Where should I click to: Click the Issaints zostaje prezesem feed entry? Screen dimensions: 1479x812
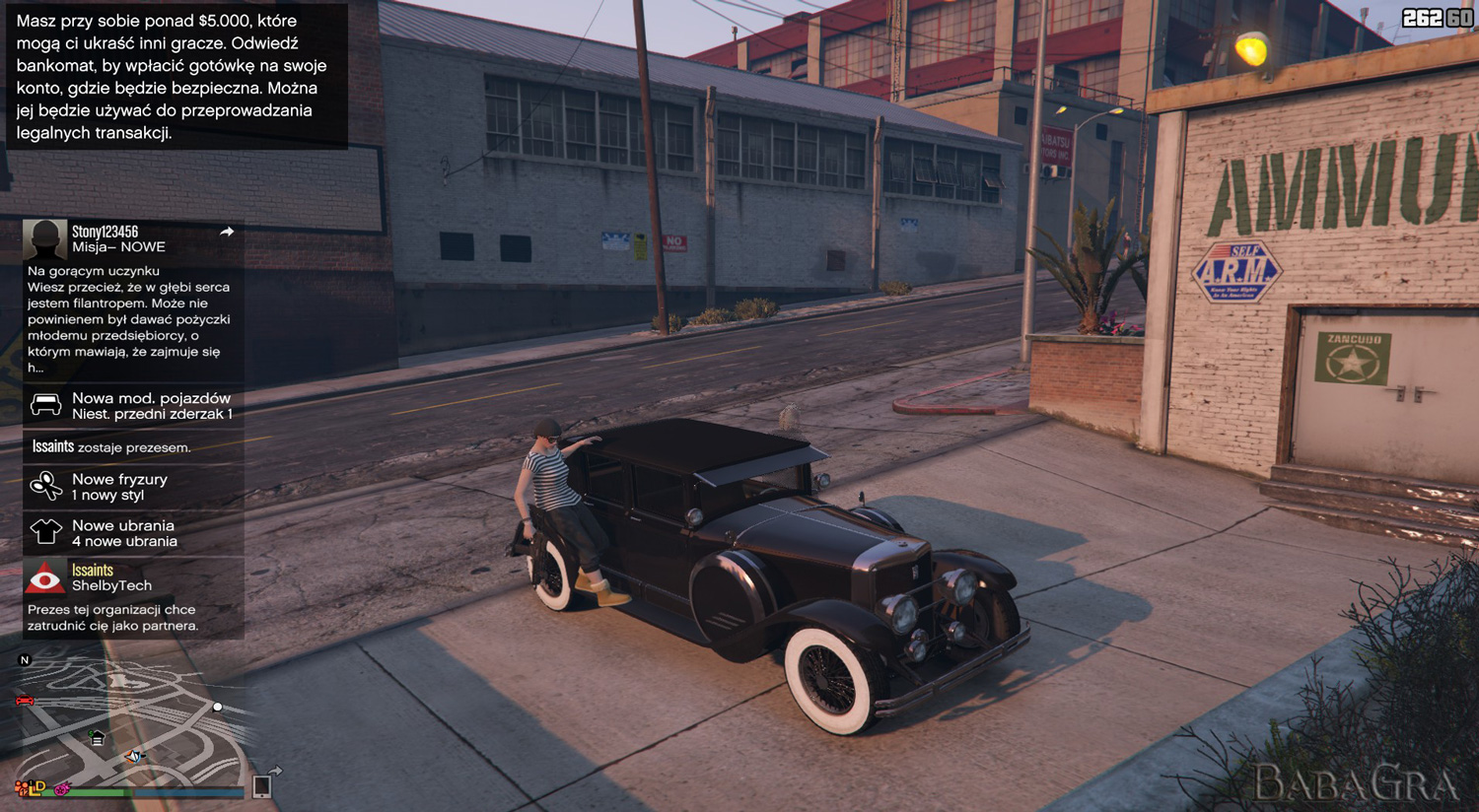[133, 446]
